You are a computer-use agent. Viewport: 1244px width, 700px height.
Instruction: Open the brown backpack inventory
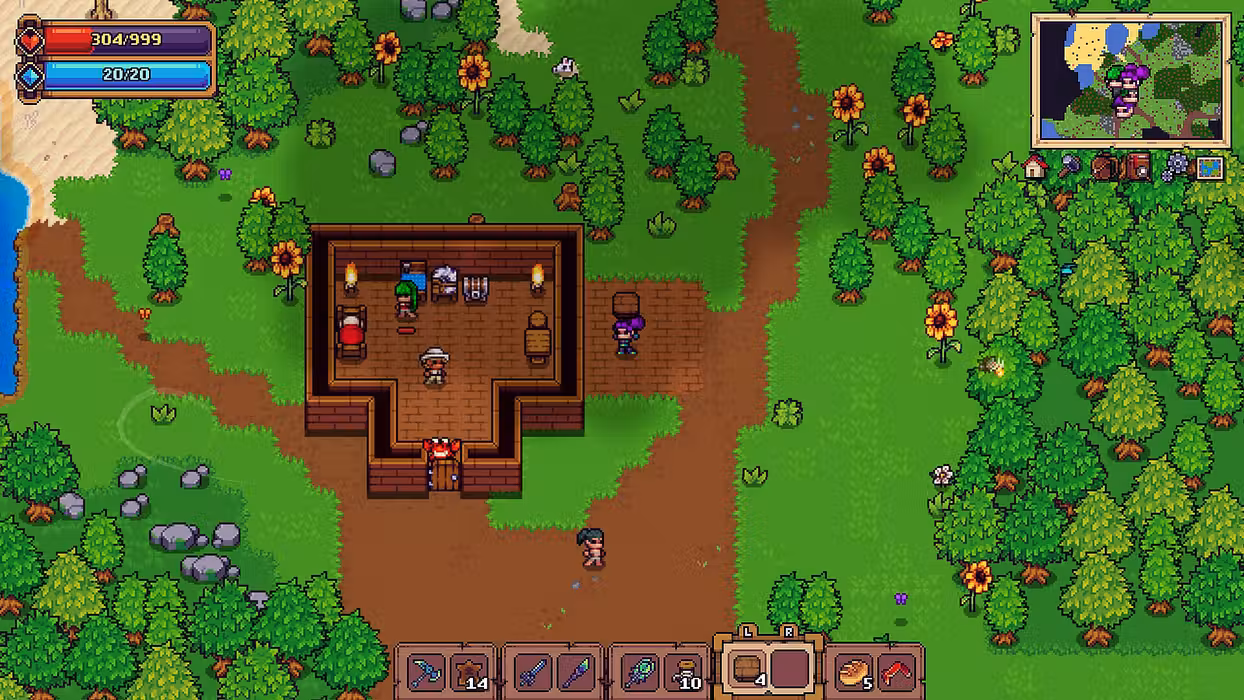click(x=1104, y=167)
